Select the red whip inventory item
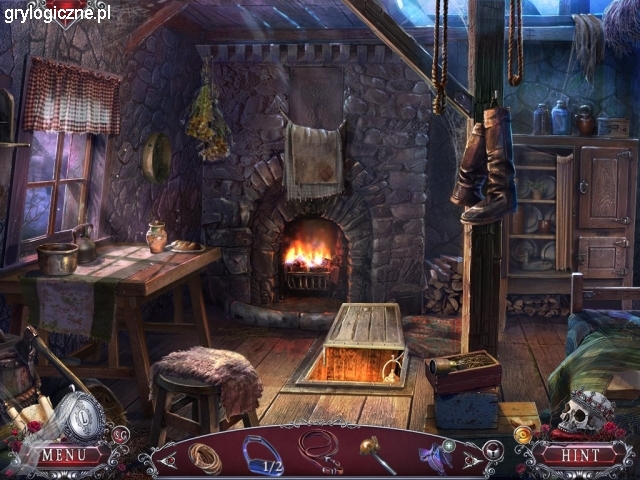Screen dimensions: 640x480 point(320,448)
